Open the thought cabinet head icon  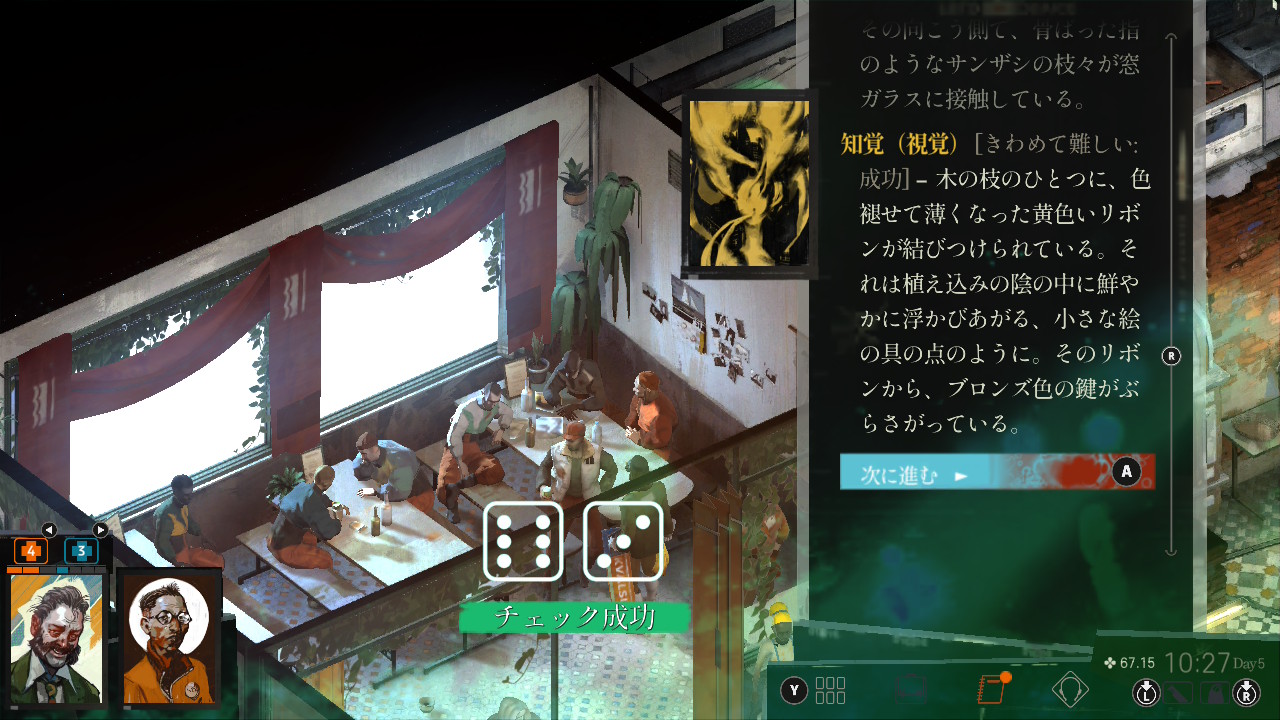(x=1070, y=690)
